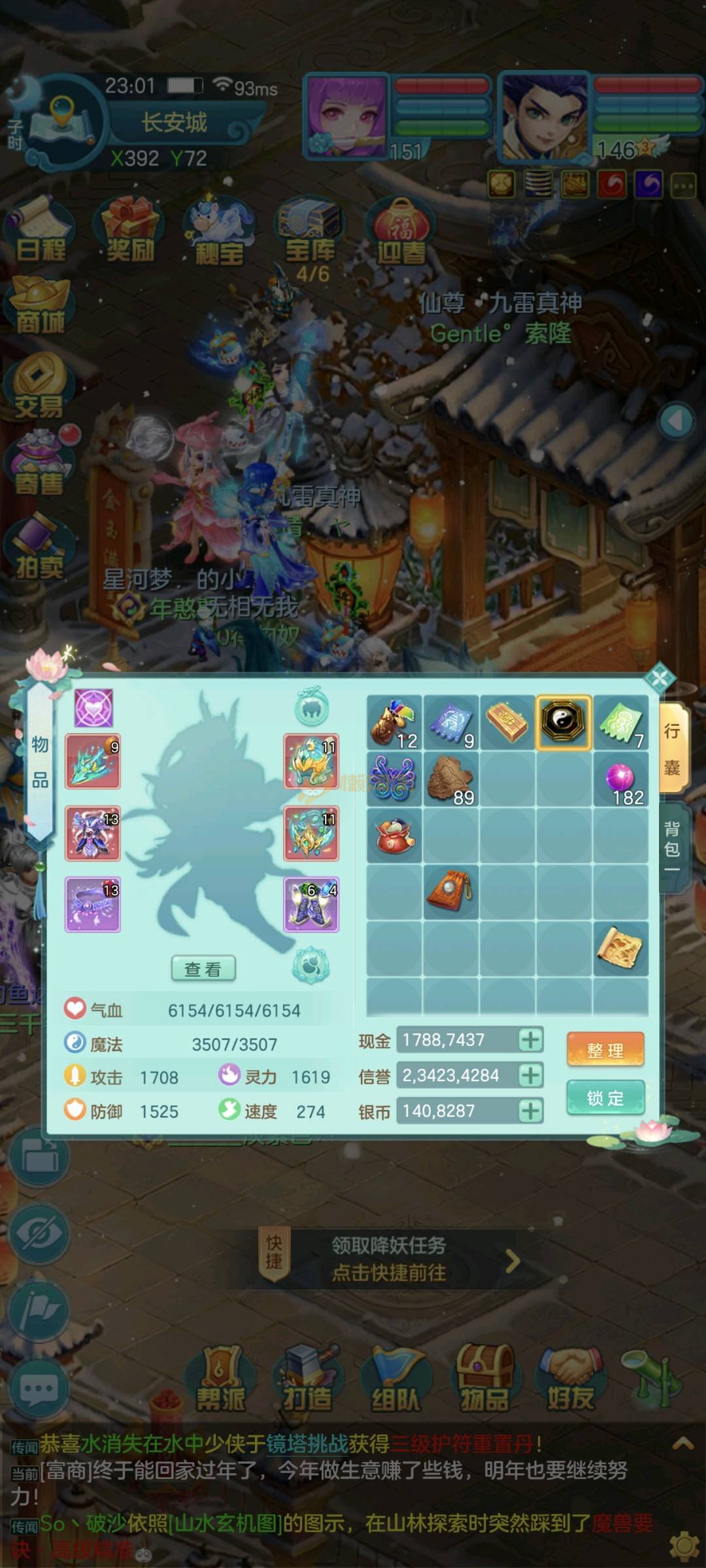Close the inventory panel

[x=660, y=678]
